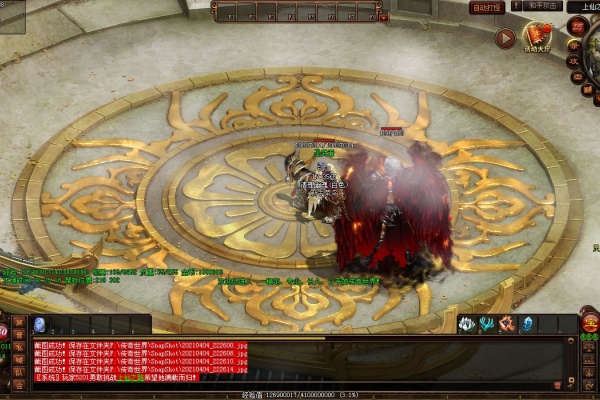The image size is (600, 400).
Task: Activate the blue crystal skill
Action: click(x=526, y=324)
